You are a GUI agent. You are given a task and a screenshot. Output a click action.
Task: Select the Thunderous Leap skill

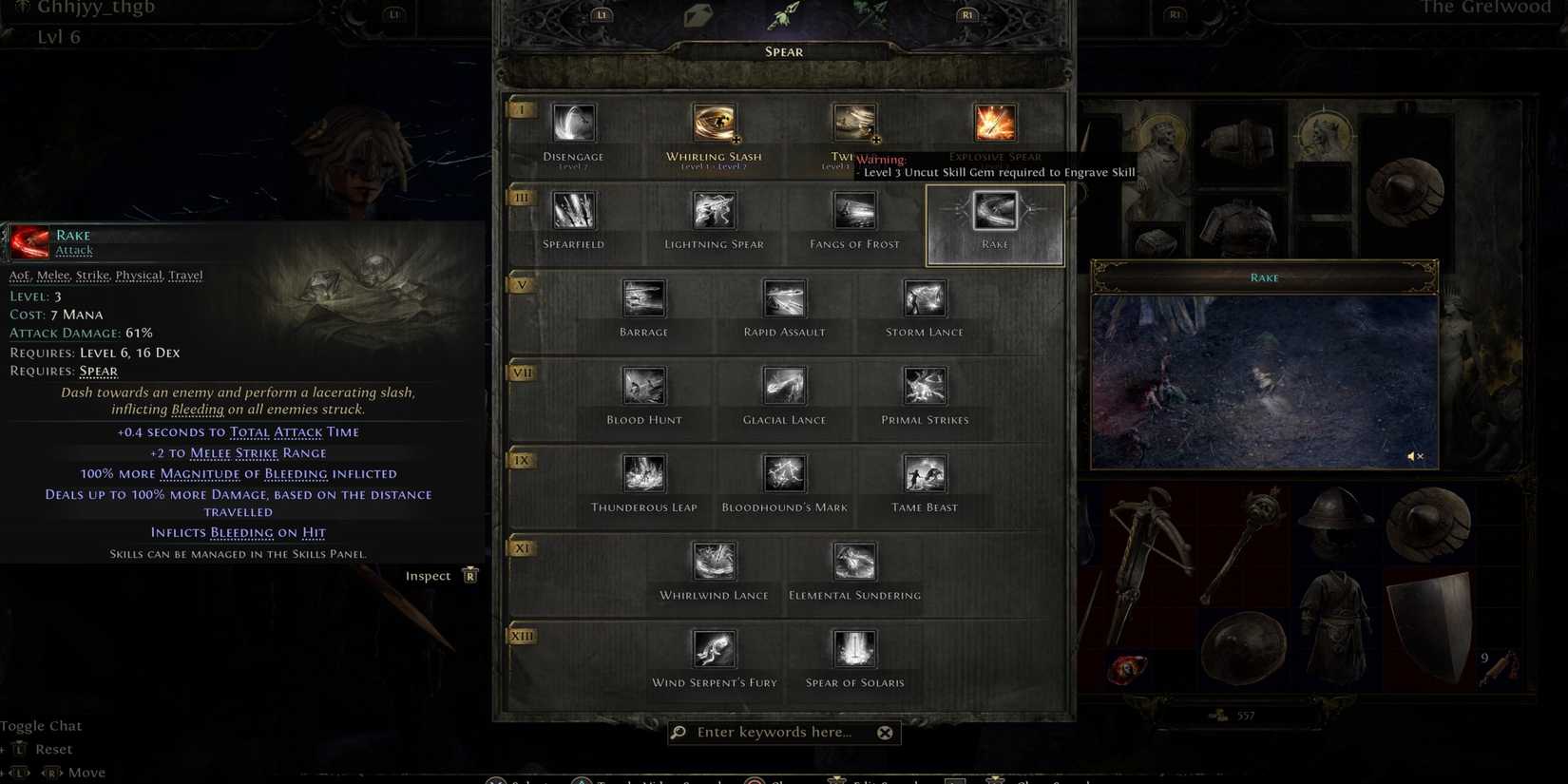(x=644, y=473)
